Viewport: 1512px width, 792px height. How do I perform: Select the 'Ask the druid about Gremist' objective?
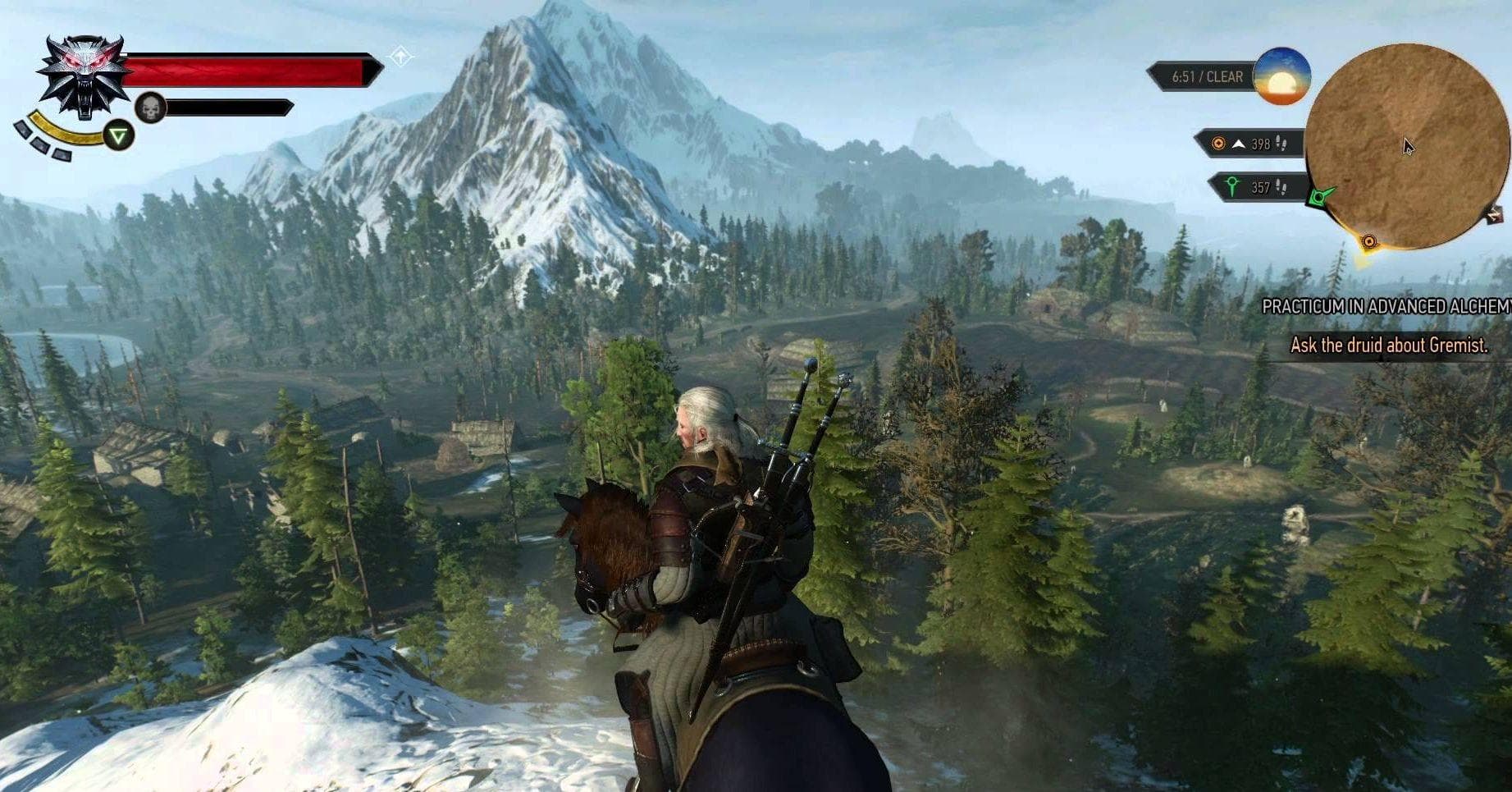[x=1388, y=346]
